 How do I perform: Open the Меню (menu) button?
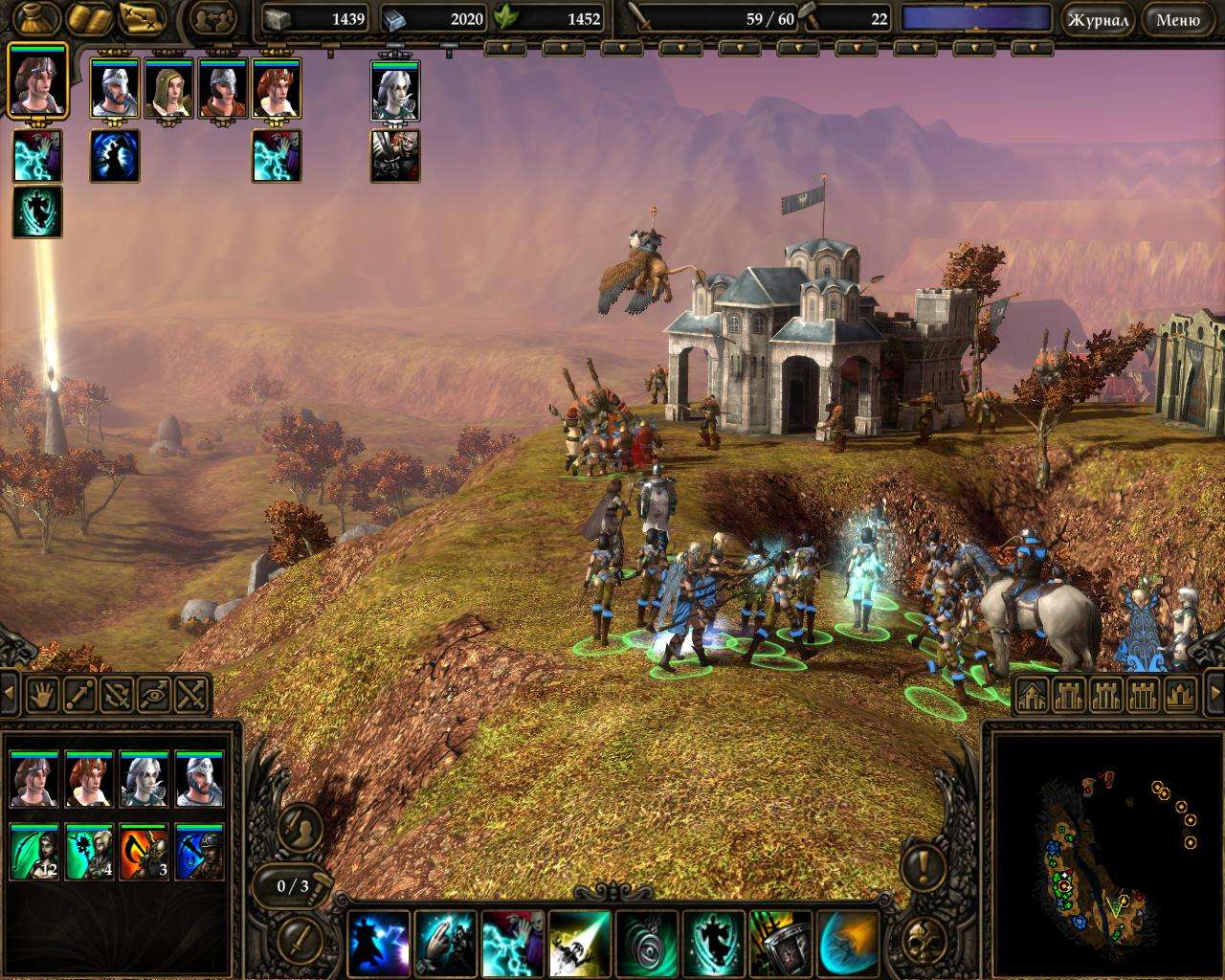[1177, 19]
